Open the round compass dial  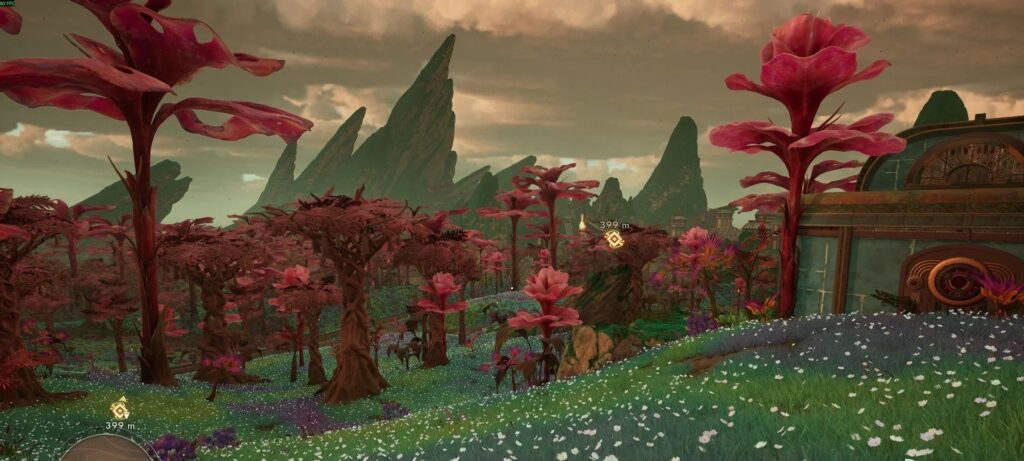pyautogui.click(x=106, y=449)
